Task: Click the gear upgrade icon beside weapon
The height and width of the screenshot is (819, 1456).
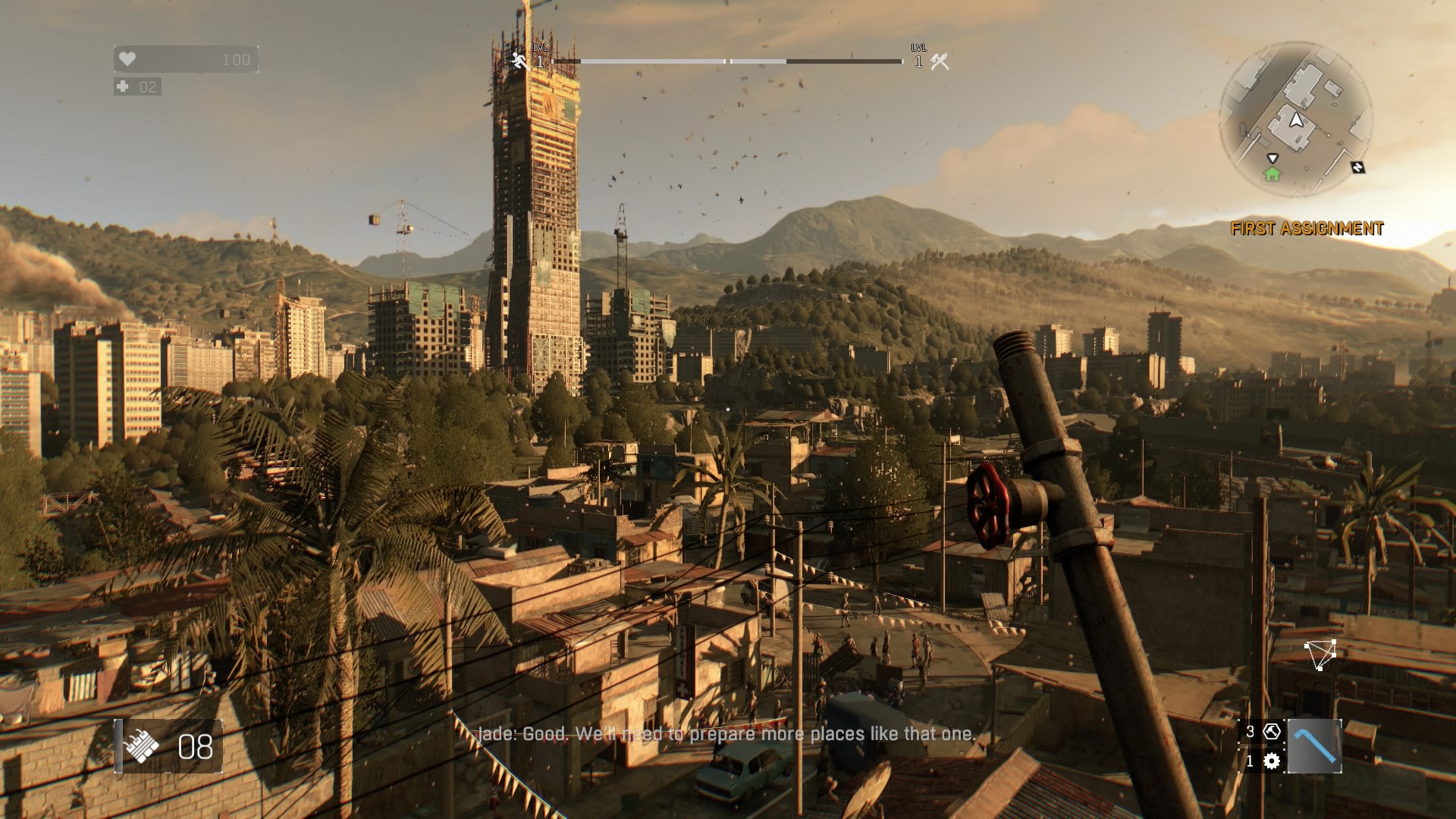Action: pyautogui.click(x=1272, y=761)
